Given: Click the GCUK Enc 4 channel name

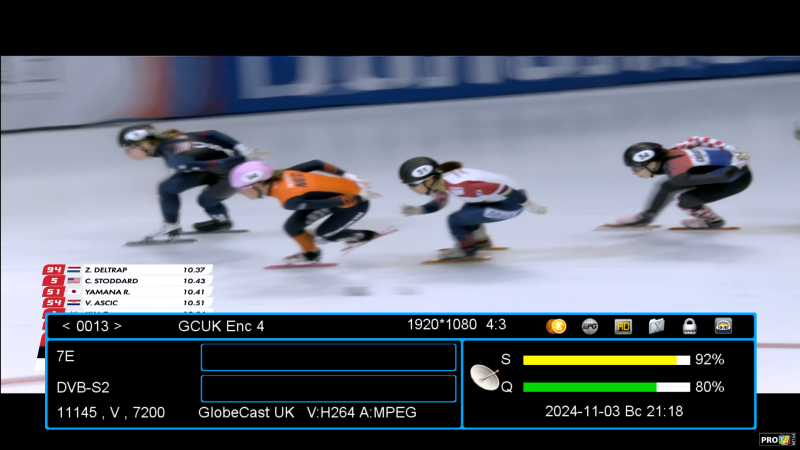Looking at the screenshot, I should tap(221, 326).
